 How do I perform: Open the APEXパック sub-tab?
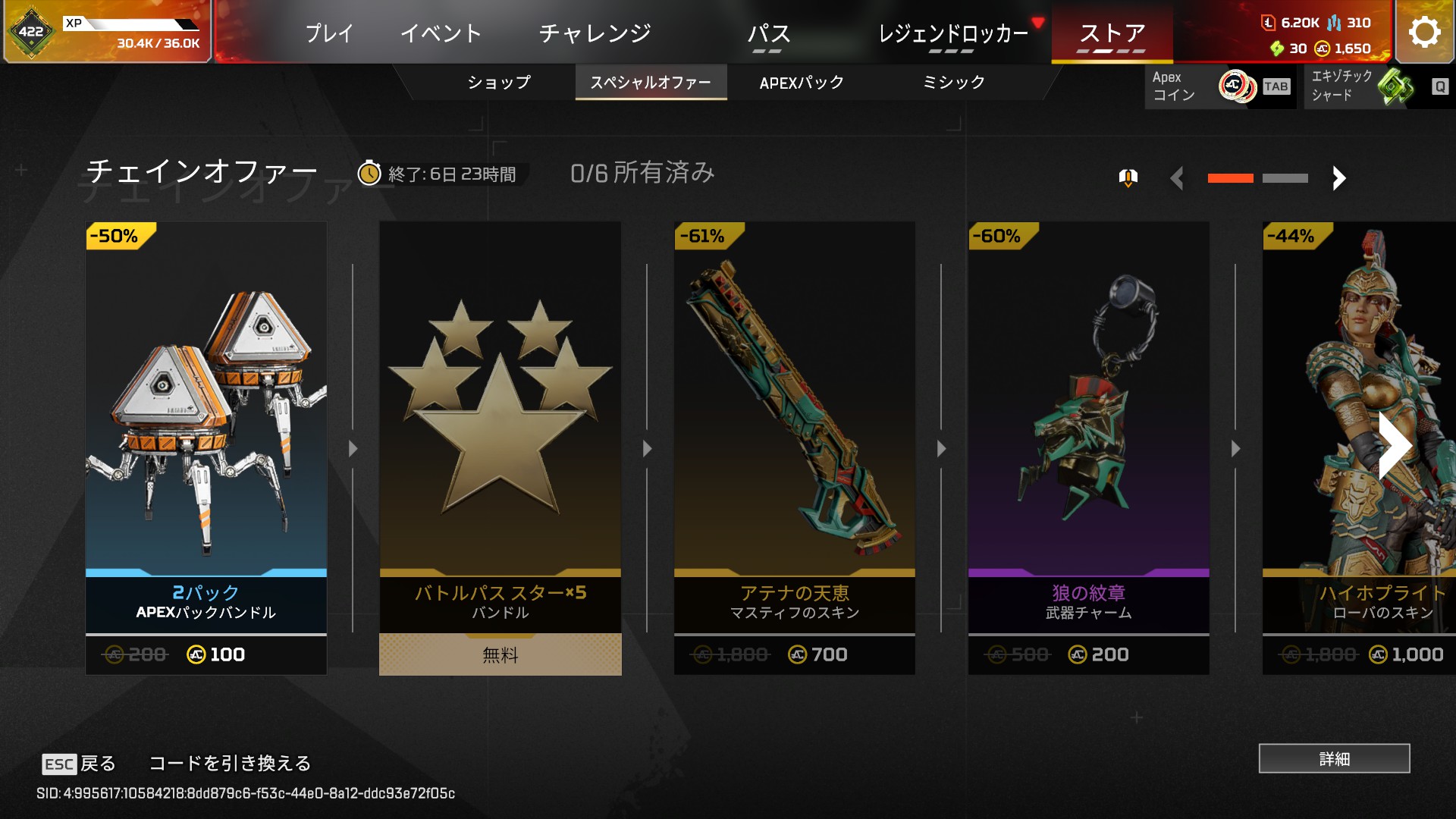coord(802,83)
